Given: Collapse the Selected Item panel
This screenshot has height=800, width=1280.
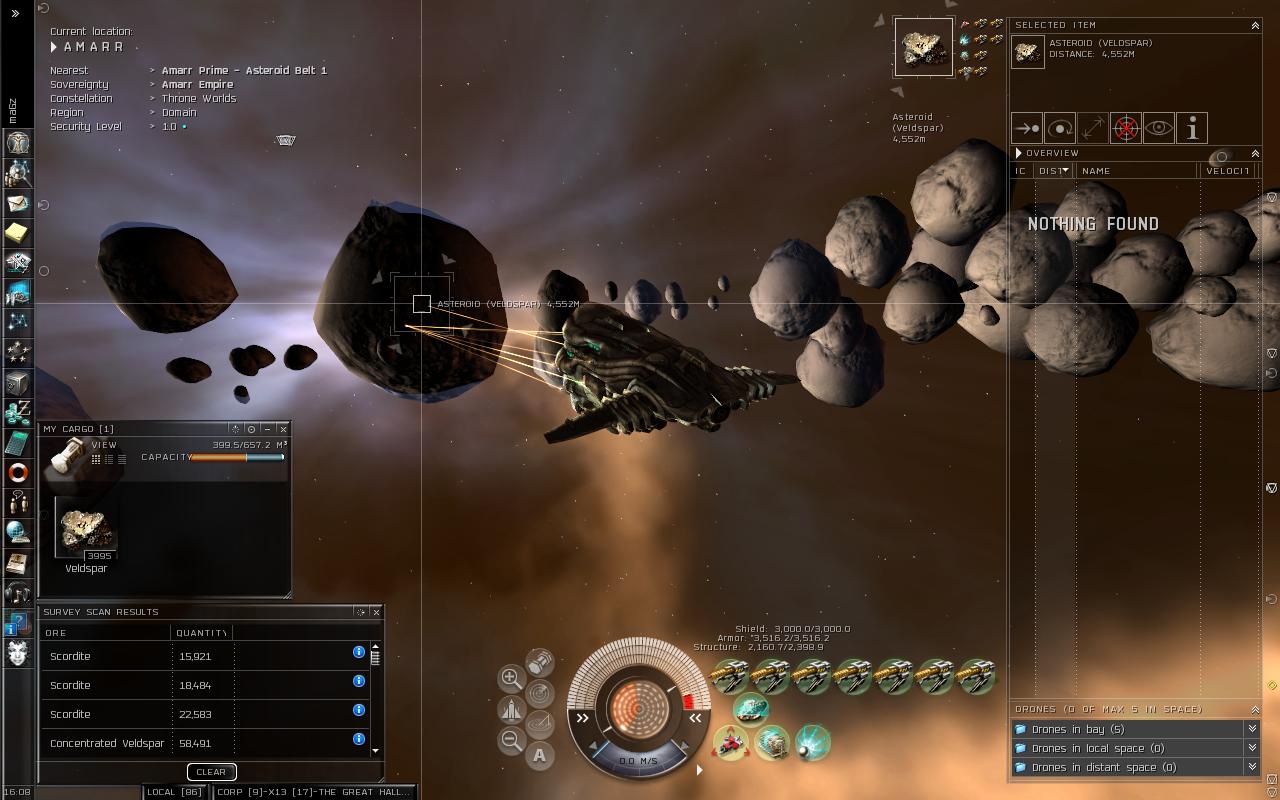Looking at the screenshot, I should point(1255,25).
